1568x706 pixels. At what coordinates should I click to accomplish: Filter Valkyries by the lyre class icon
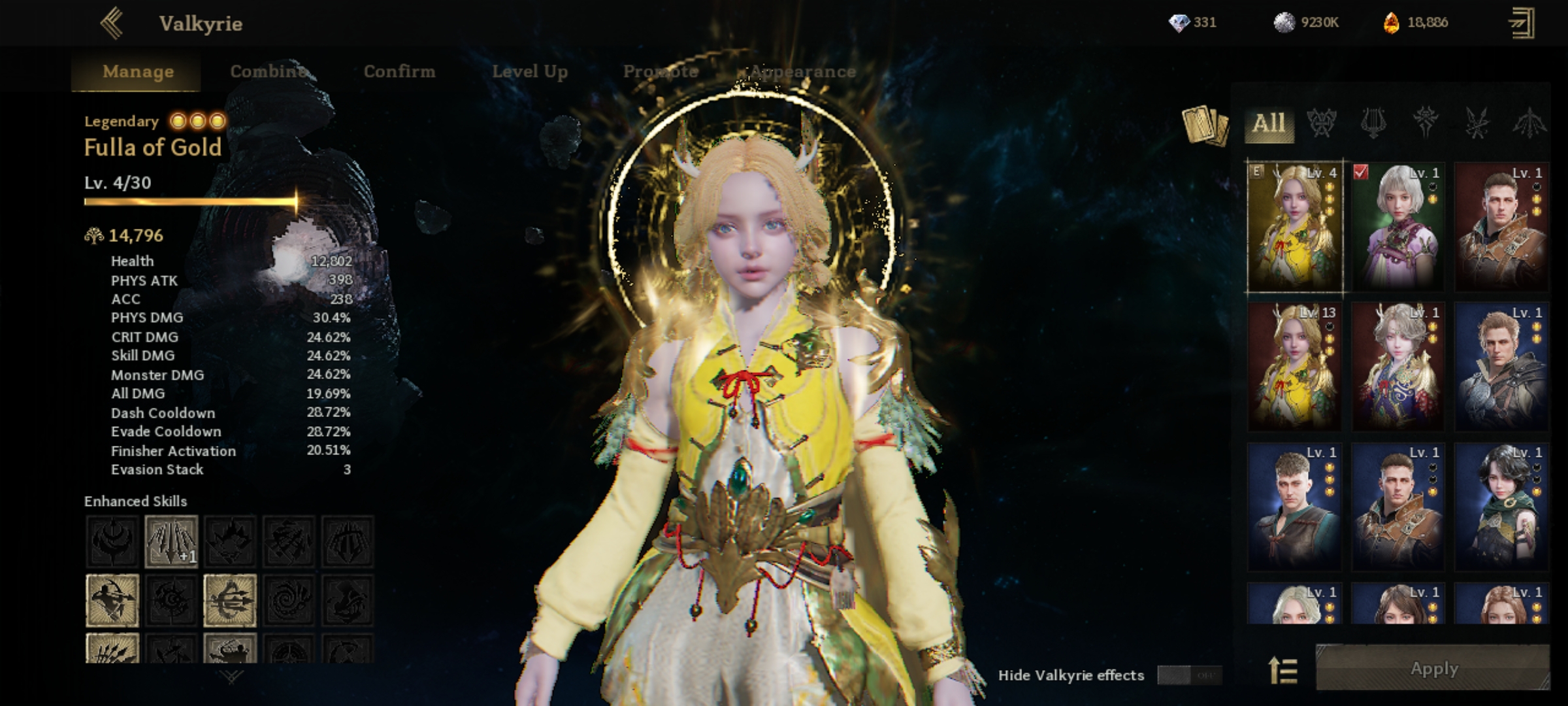[1373, 123]
